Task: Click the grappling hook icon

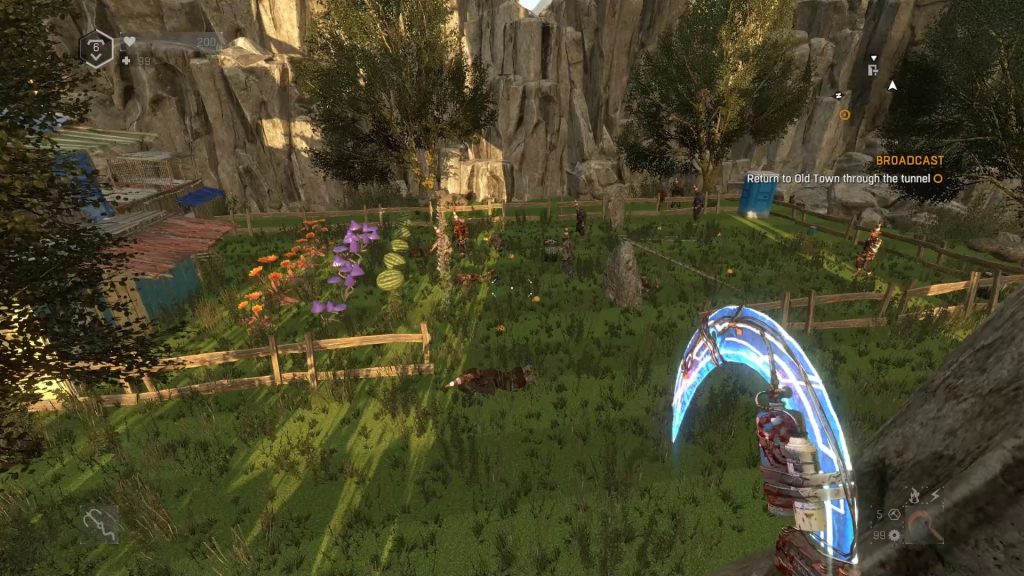Action: 99,521
